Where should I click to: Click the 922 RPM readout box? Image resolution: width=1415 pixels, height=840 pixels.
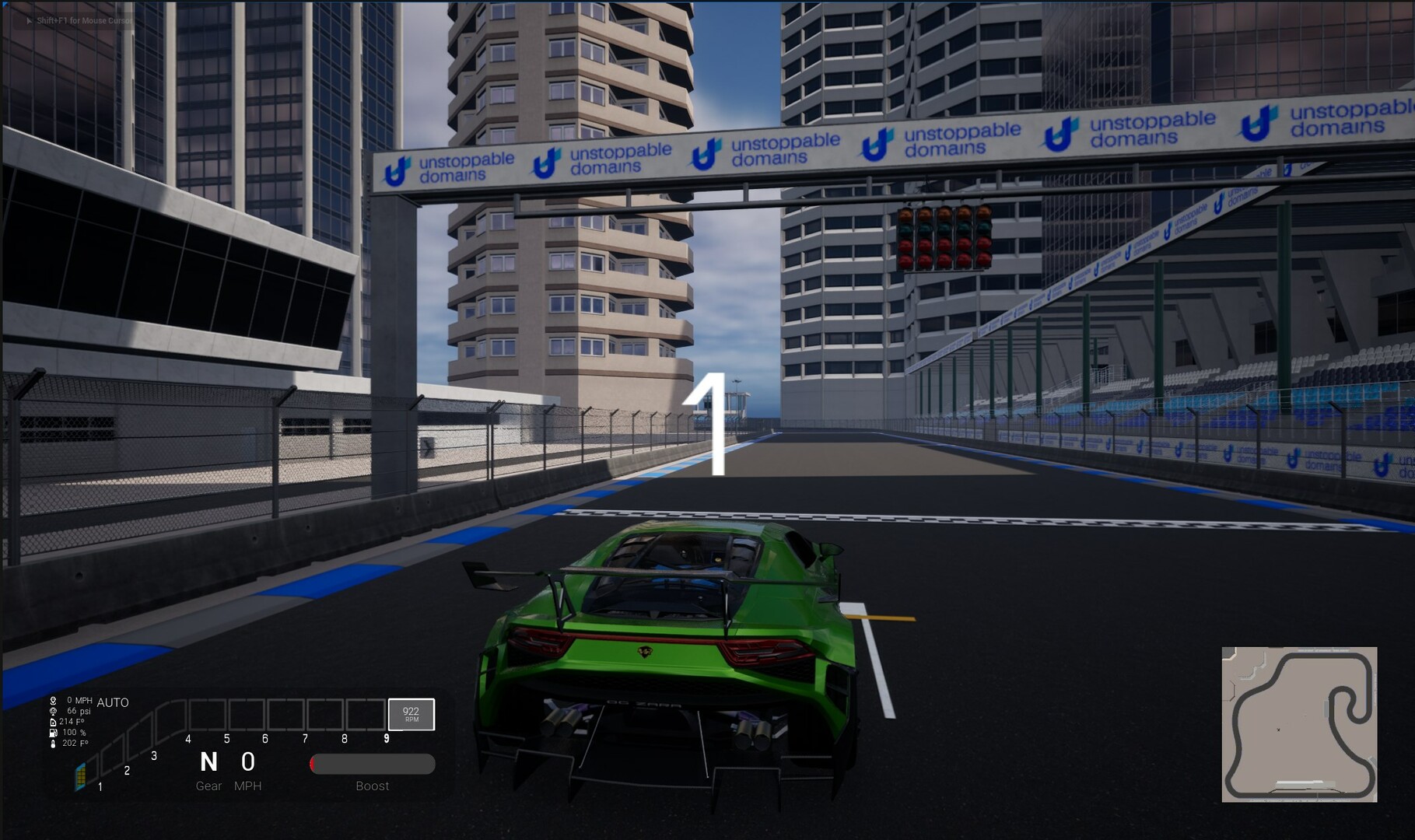[x=411, y=714]
